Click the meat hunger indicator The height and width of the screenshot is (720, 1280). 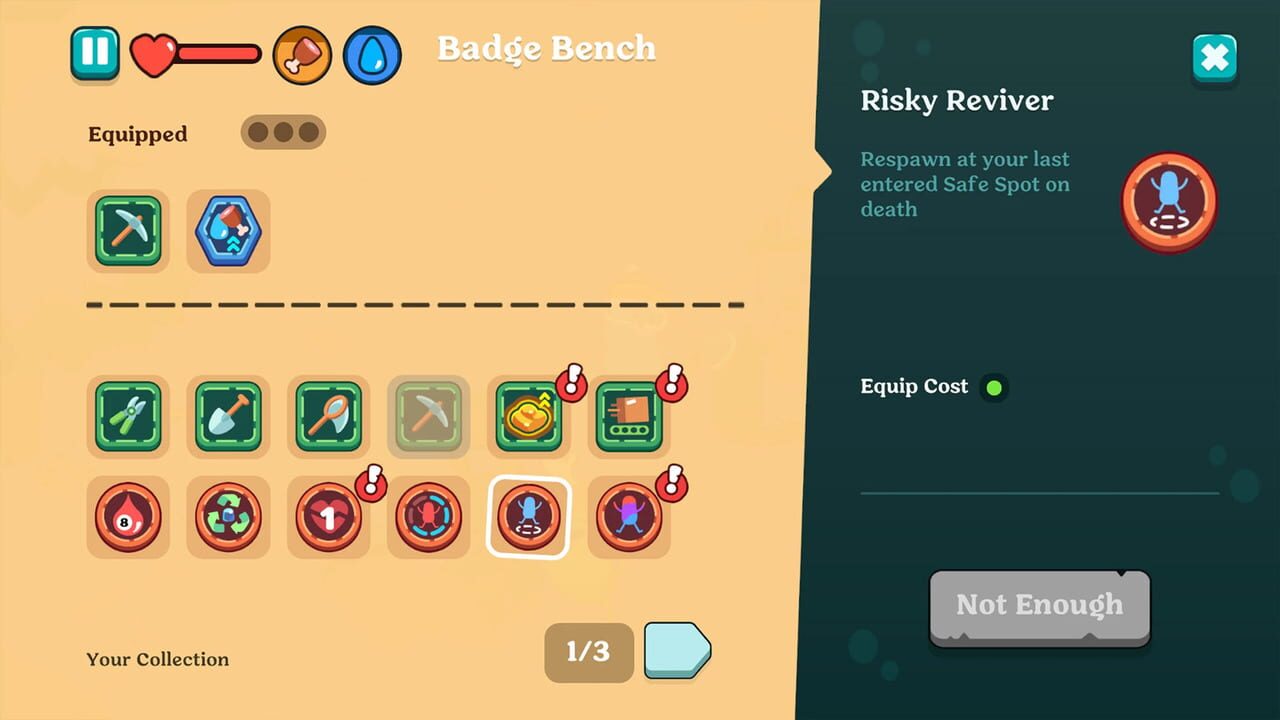tap(302, 56)
